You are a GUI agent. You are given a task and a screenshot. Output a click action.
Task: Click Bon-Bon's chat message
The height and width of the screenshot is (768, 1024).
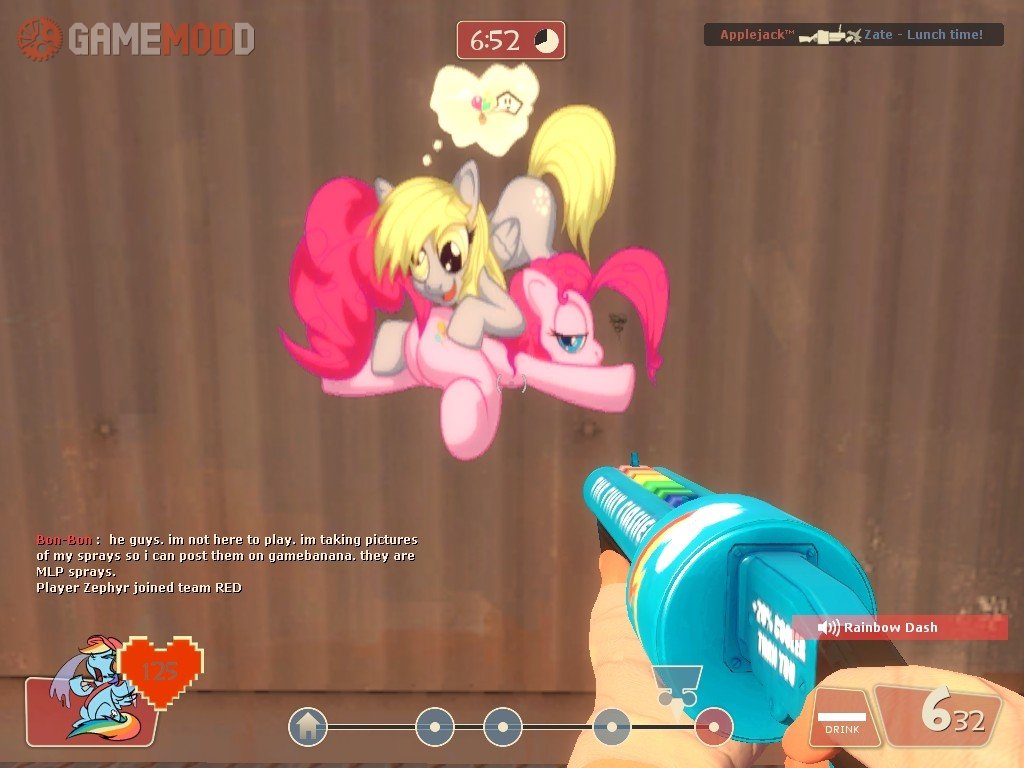(x=226, y=555)
